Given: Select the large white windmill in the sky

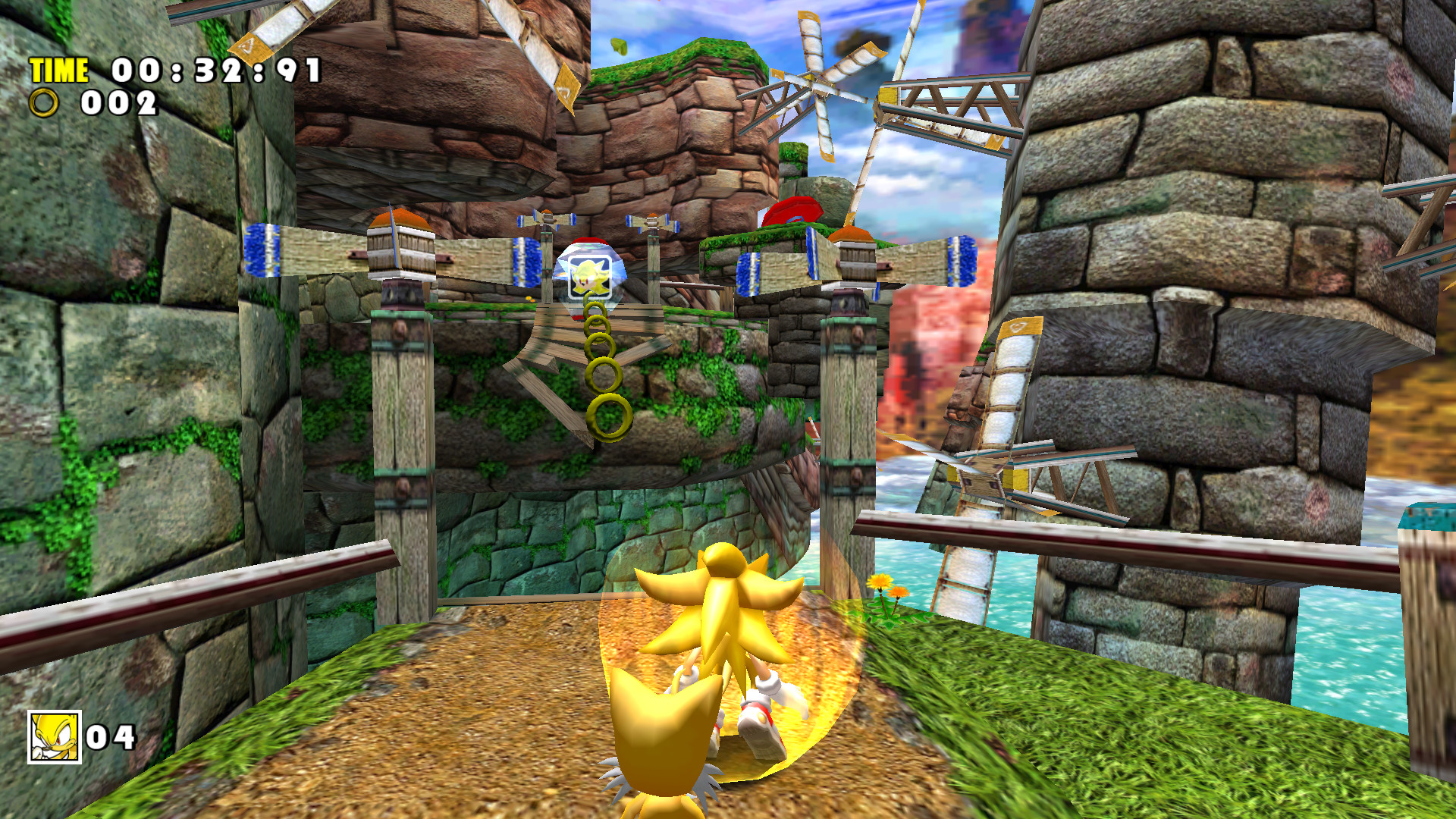Looking at the screenshot, I should [819, 83].
